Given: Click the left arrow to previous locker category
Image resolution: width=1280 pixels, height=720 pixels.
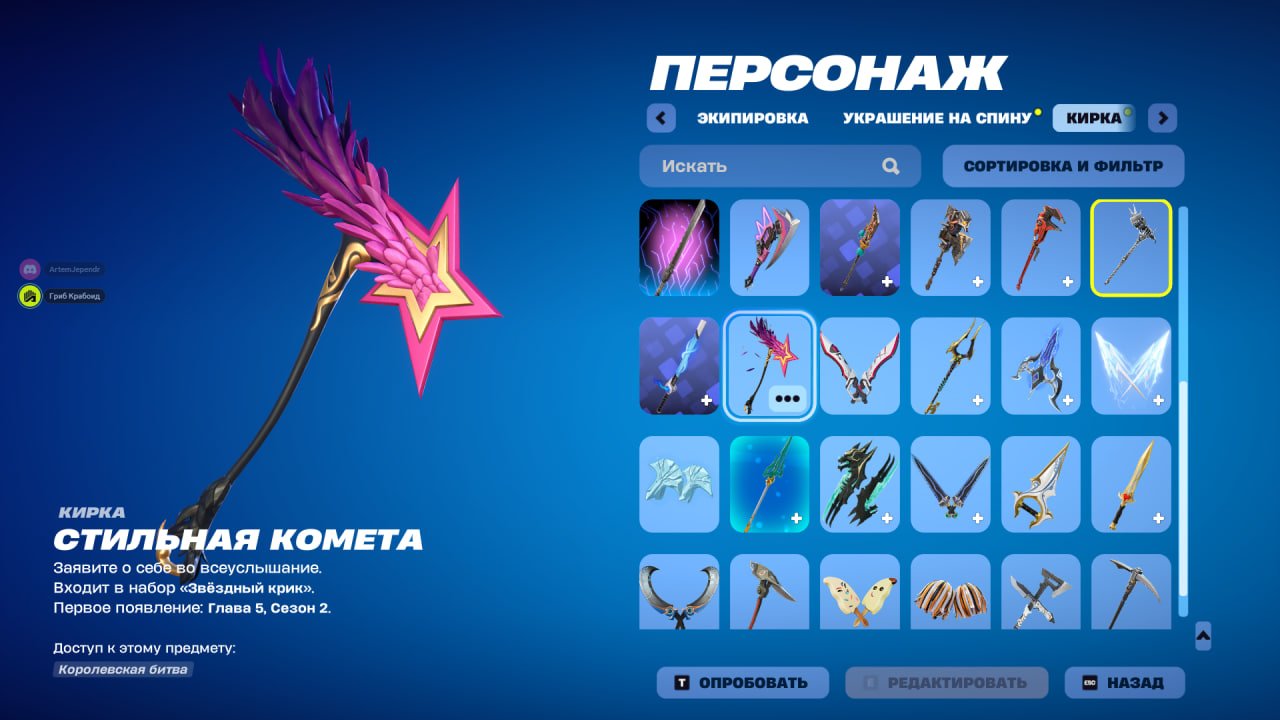Looking at the screenshot, I should click(x=661, y=118).
